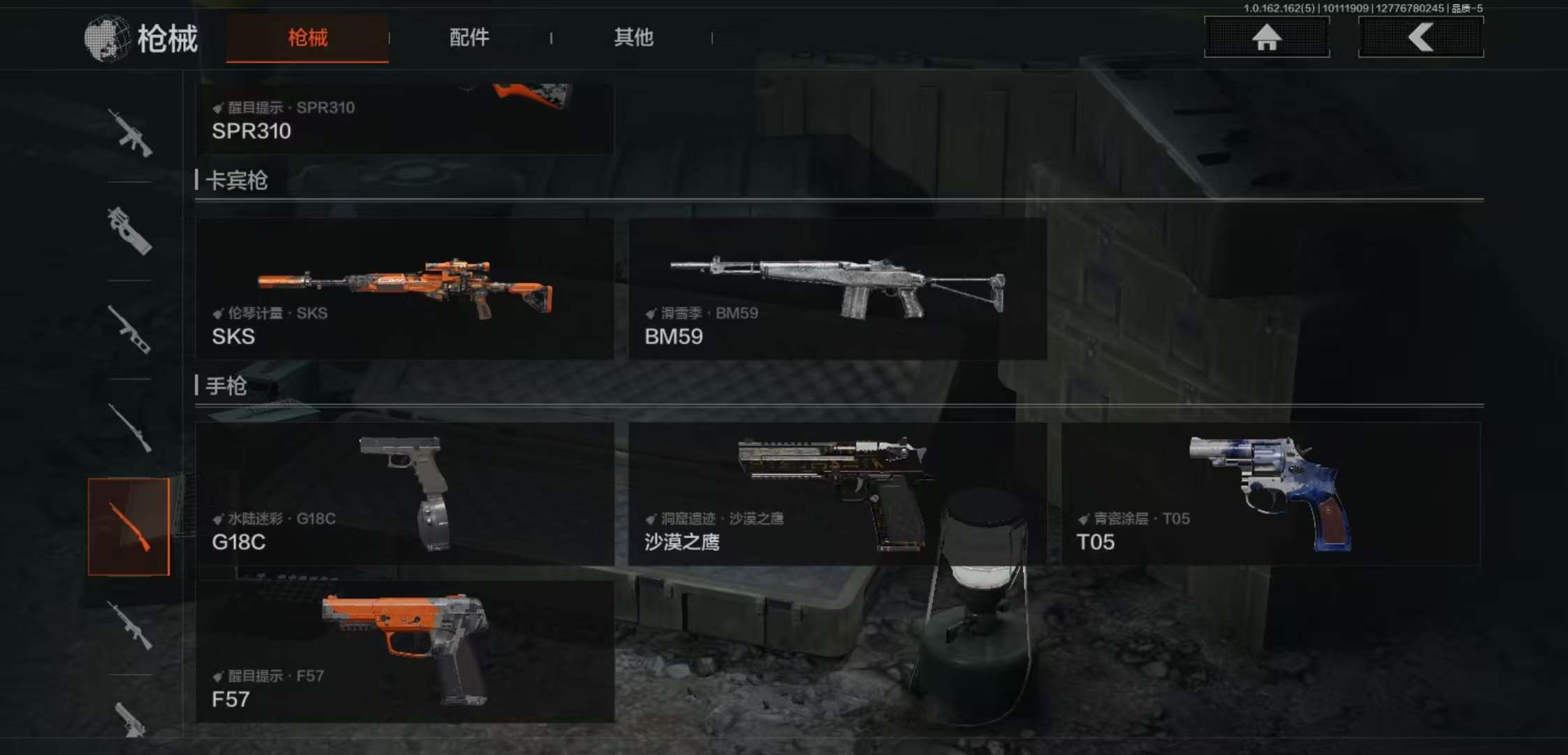Select the SKS carbine card
Image resolution: width=1568 pixels, height=755 pixels.
(405, 289)
